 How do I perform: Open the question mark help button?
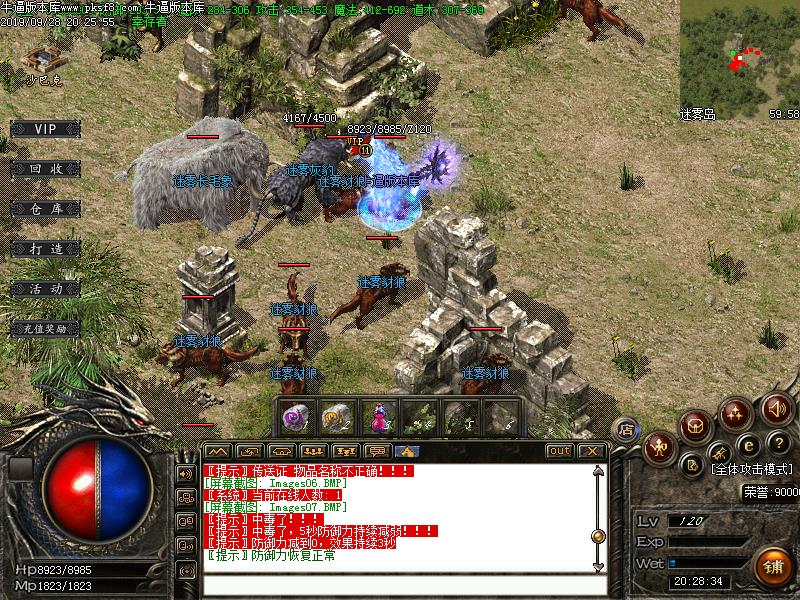[778, 443]
